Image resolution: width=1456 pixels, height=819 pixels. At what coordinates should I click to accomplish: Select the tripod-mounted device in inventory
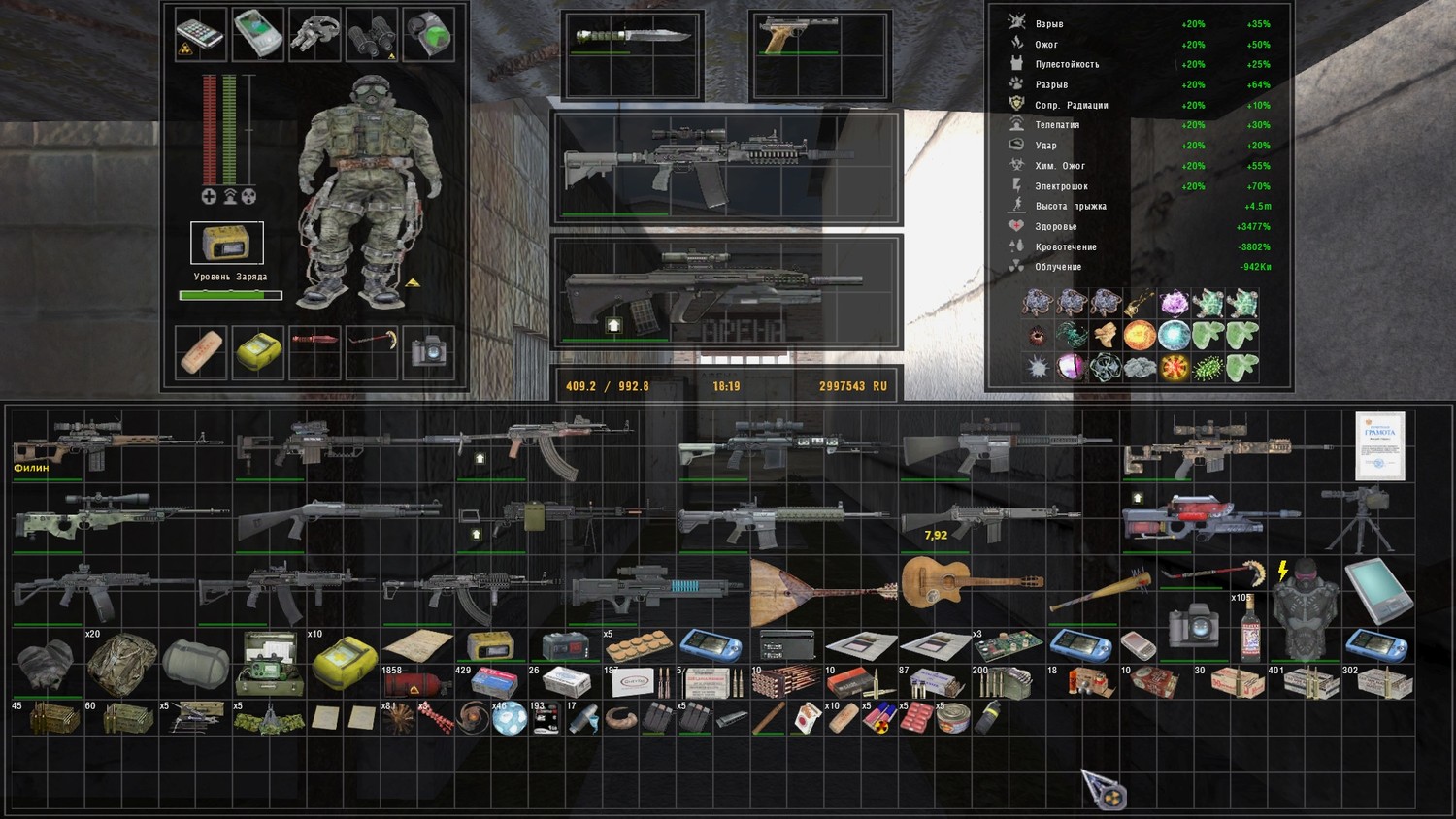point(1360,517)
